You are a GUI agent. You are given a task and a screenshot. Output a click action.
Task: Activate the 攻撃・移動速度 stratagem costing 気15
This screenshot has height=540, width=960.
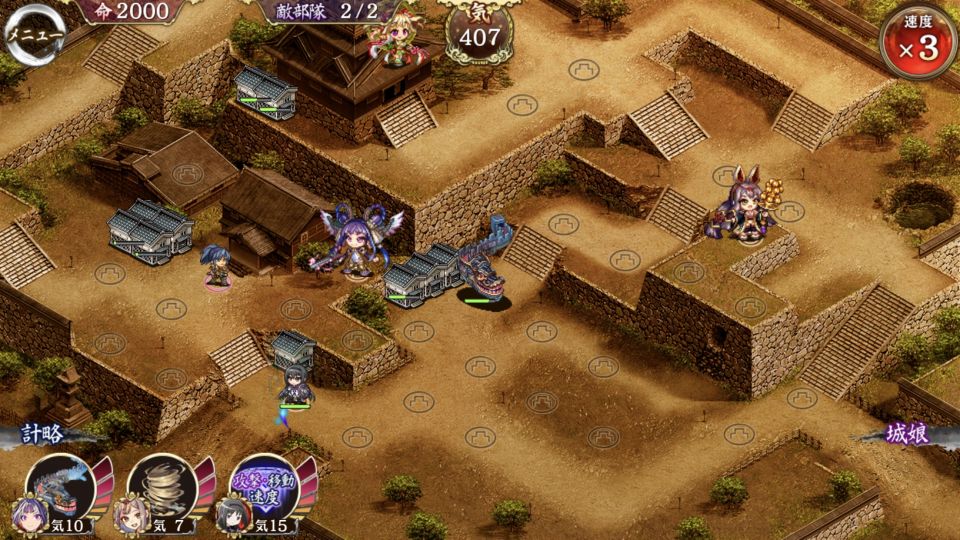(x=264, y=487)
